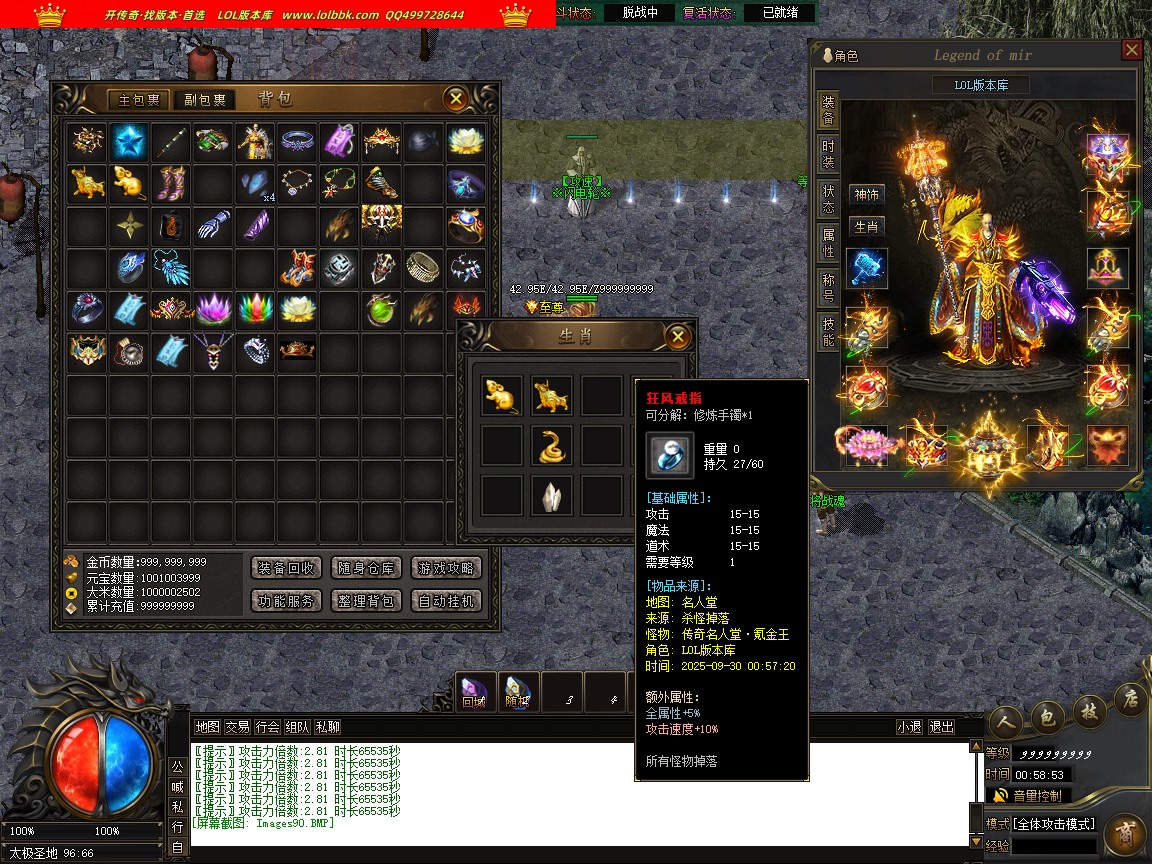The width and height of the screenshot is (1152, 864).
Task: Select the purple boots in the backpack
Action: coord(171,184)
